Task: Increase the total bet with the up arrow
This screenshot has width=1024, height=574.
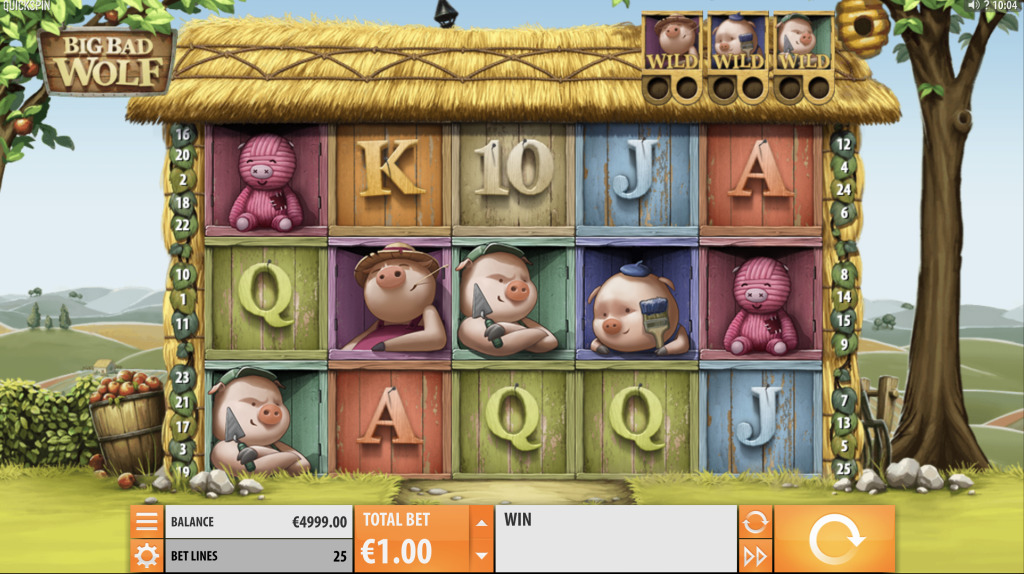Action: [x=482, y=522]
